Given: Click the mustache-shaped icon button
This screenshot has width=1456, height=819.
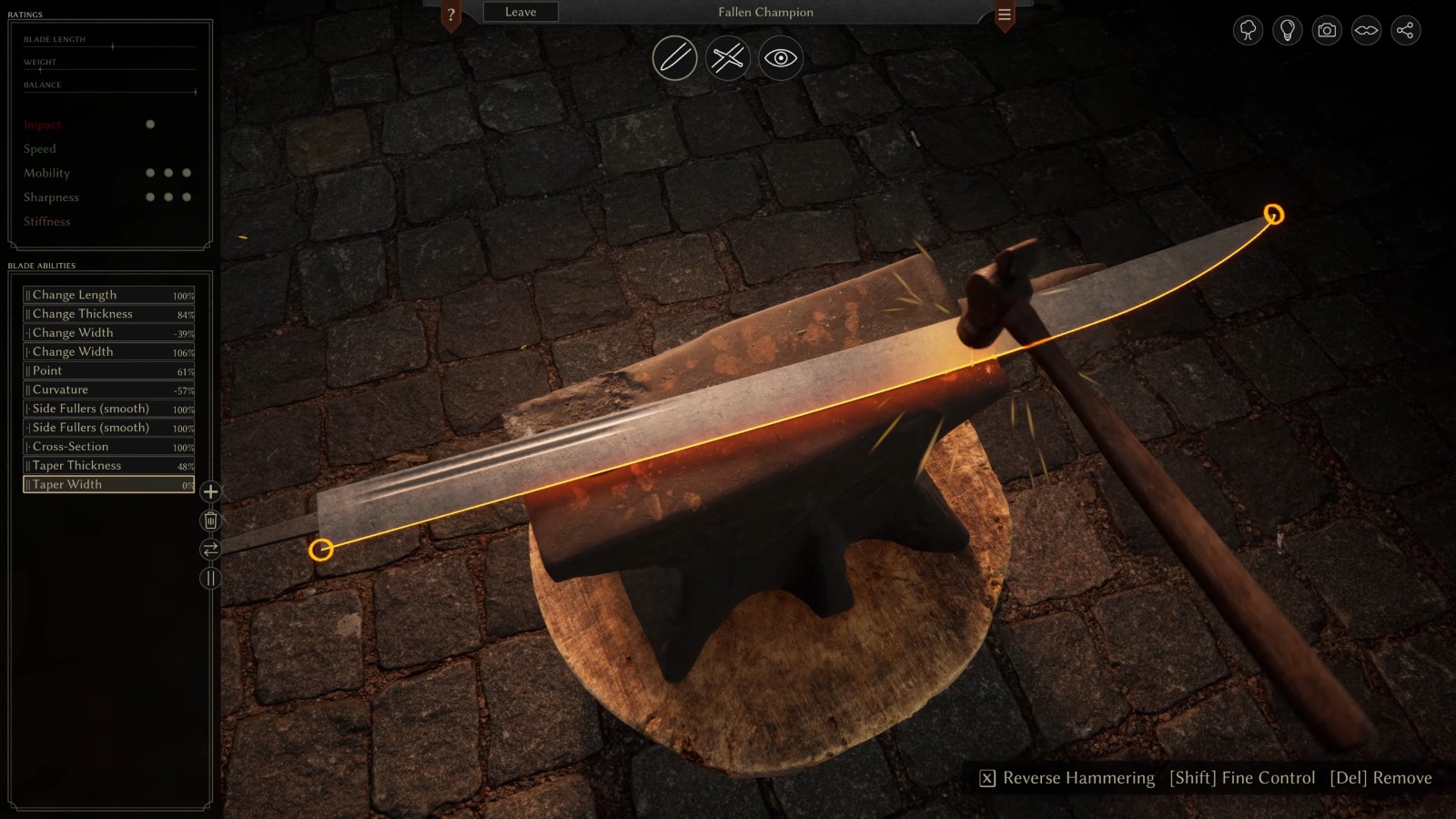Looking at the screenshot, I should [x=1366, y=31].
